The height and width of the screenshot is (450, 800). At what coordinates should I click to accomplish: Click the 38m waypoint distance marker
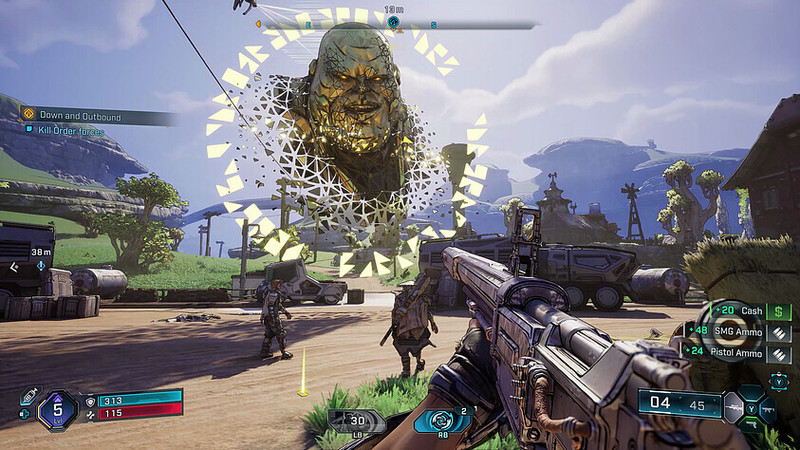(x=41, y=253)
